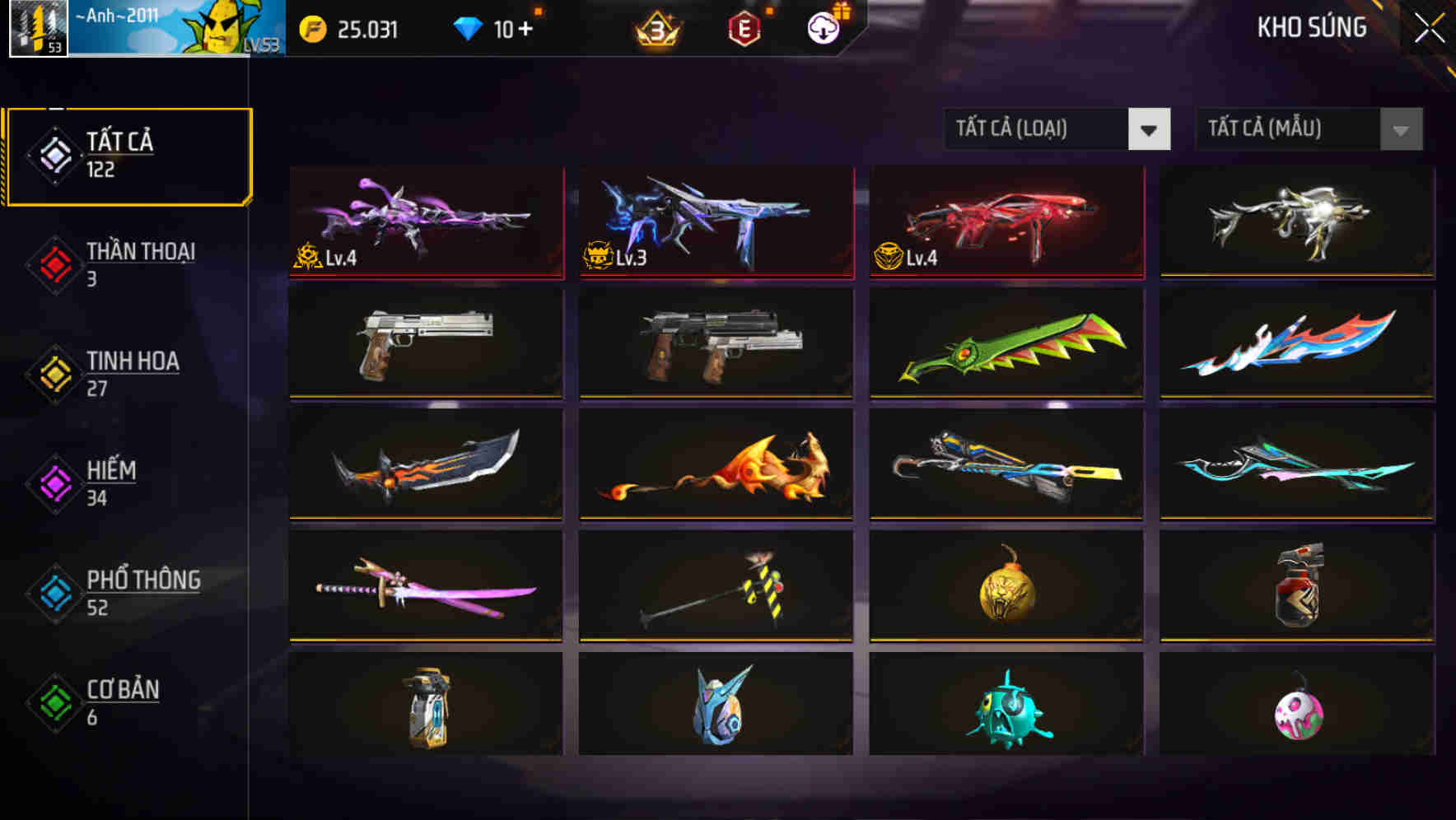
Task: Click the KHO SÚNG title text
Action: [1312, 27]
